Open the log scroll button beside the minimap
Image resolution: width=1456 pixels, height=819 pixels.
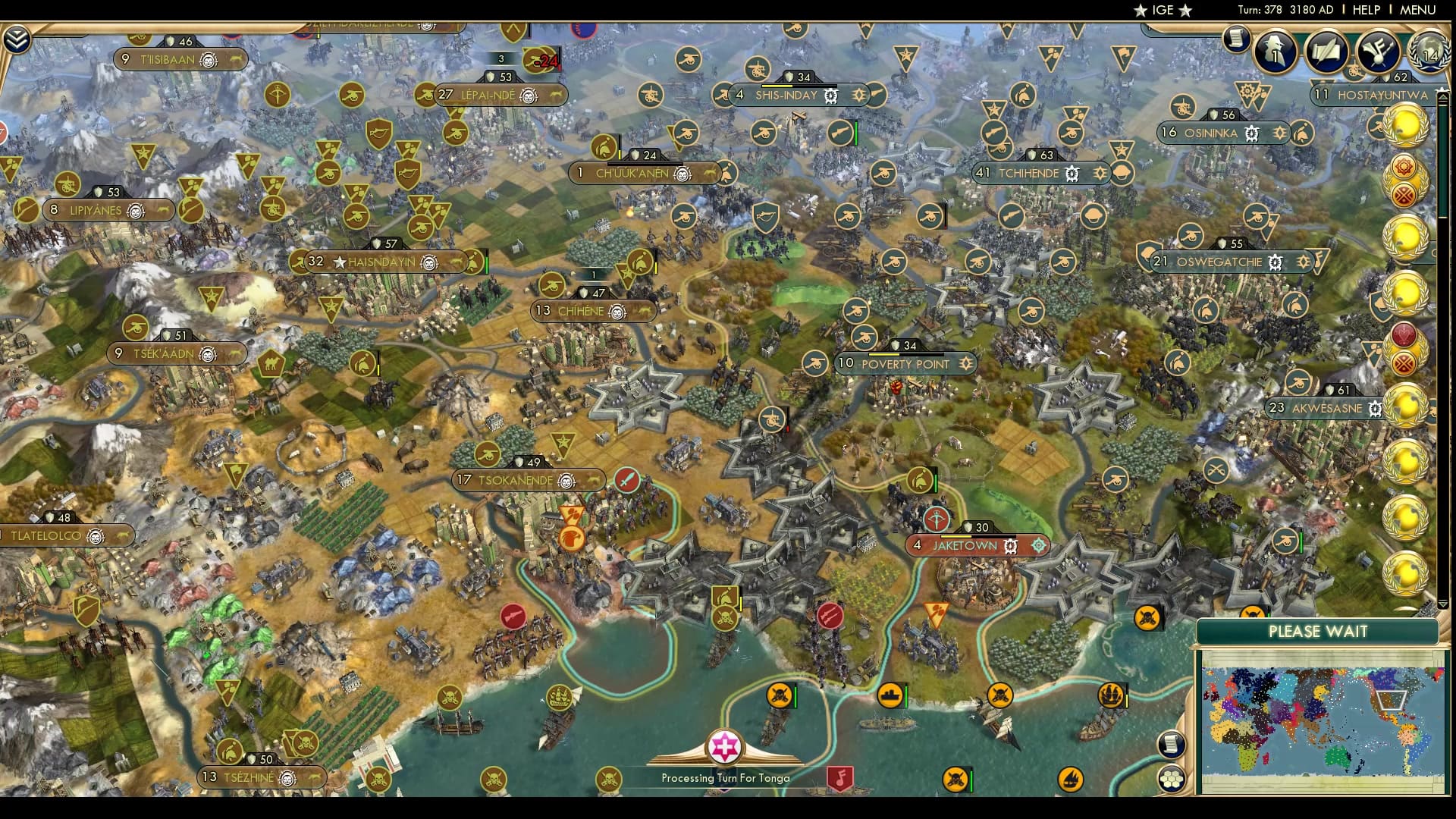[x=1170, y=743]
